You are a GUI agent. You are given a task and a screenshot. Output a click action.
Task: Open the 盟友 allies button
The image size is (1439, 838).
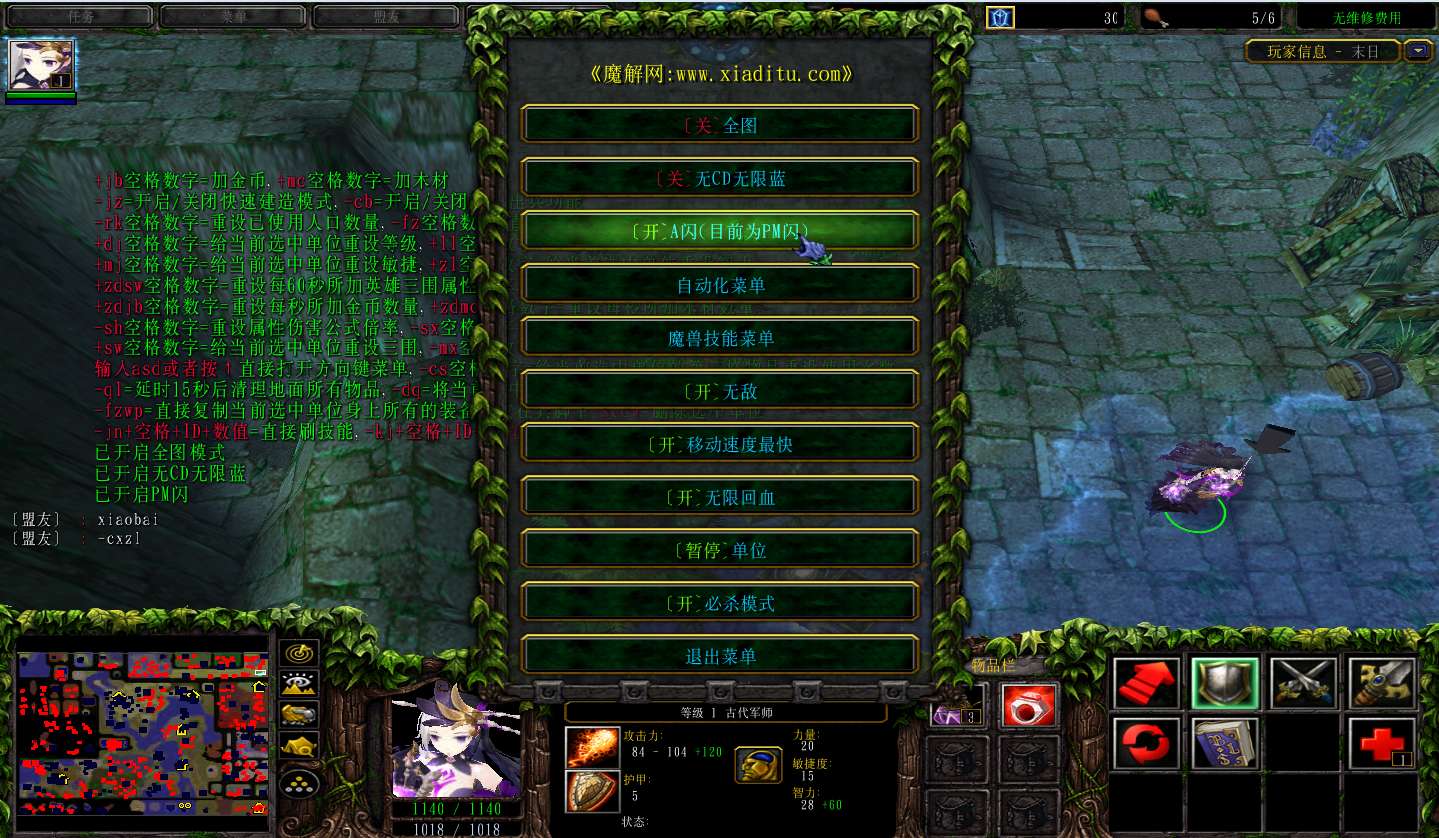(x=387, y=17)
